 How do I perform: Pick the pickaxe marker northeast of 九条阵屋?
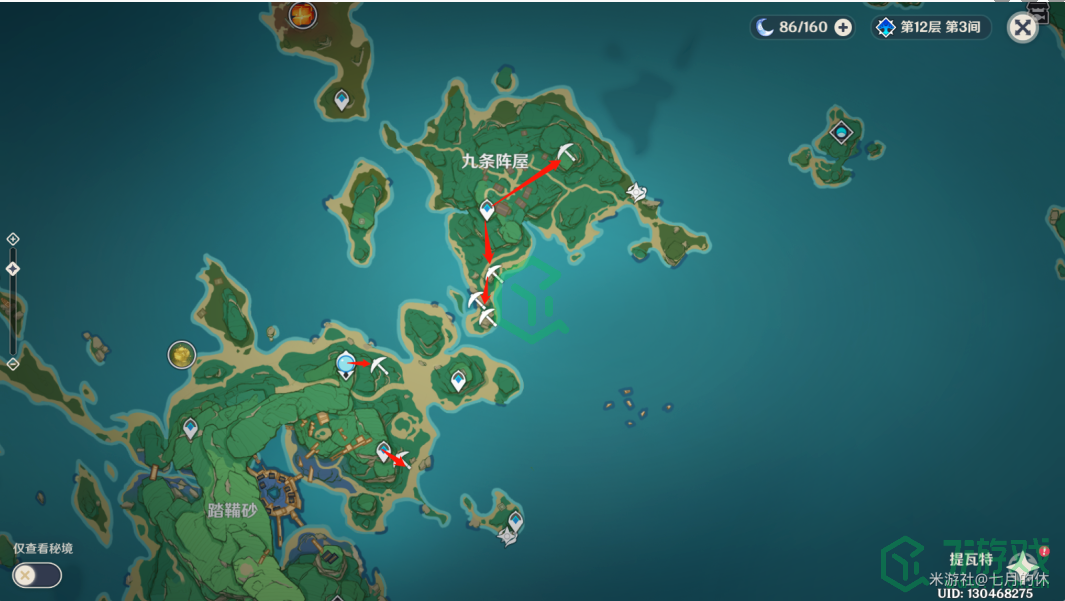point(567,152)
